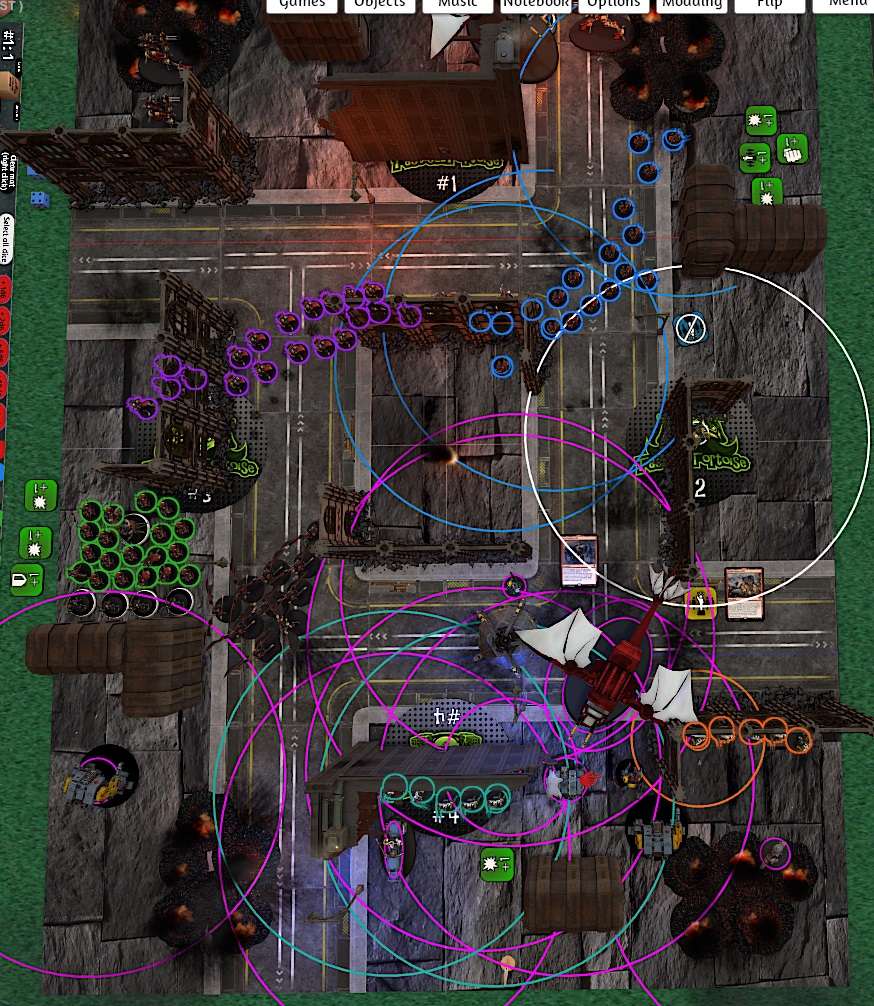
Task: Open the Objects menu
Action: click(380, 5)
